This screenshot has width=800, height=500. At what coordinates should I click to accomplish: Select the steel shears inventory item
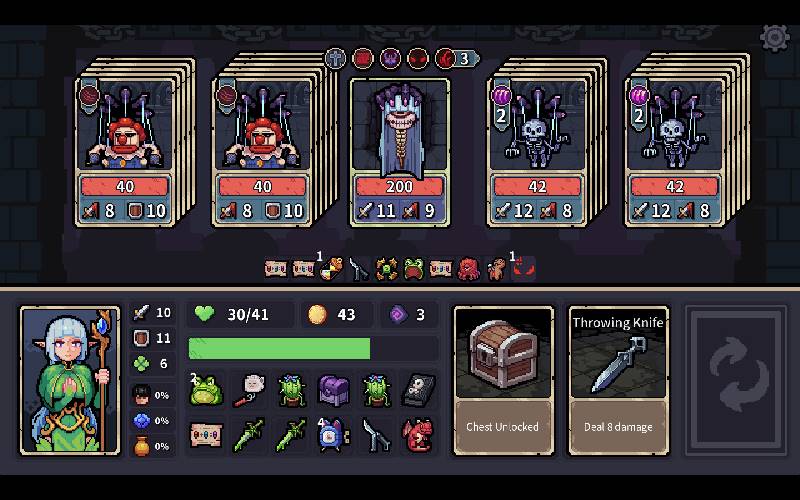375,435
